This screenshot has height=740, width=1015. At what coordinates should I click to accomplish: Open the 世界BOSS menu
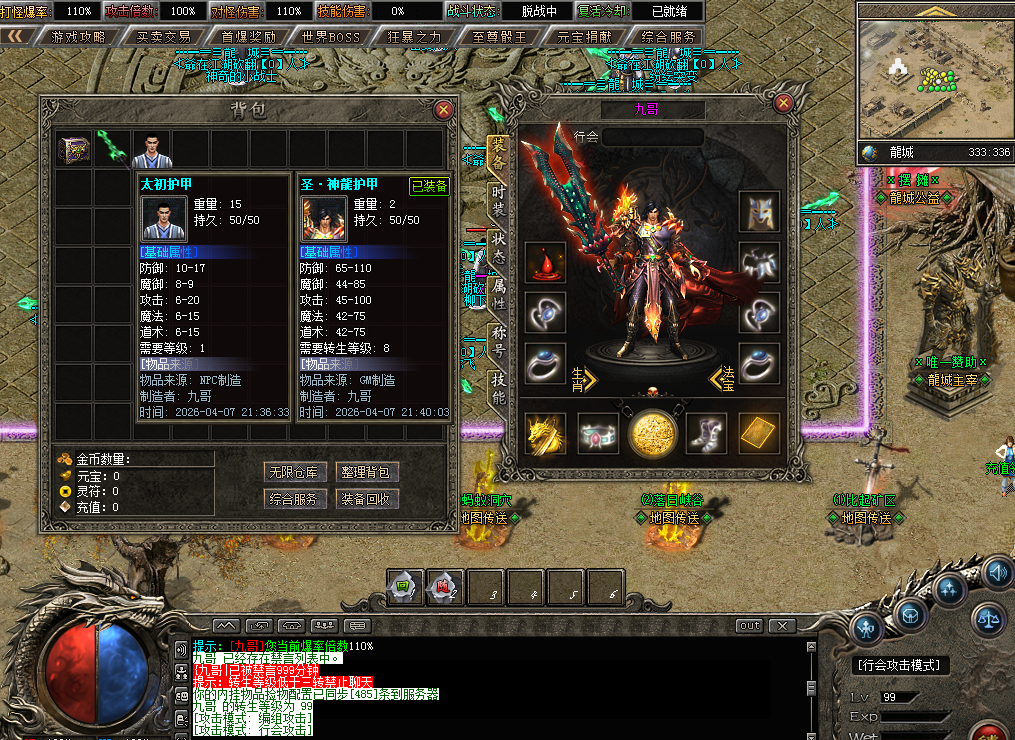(330, 37)
